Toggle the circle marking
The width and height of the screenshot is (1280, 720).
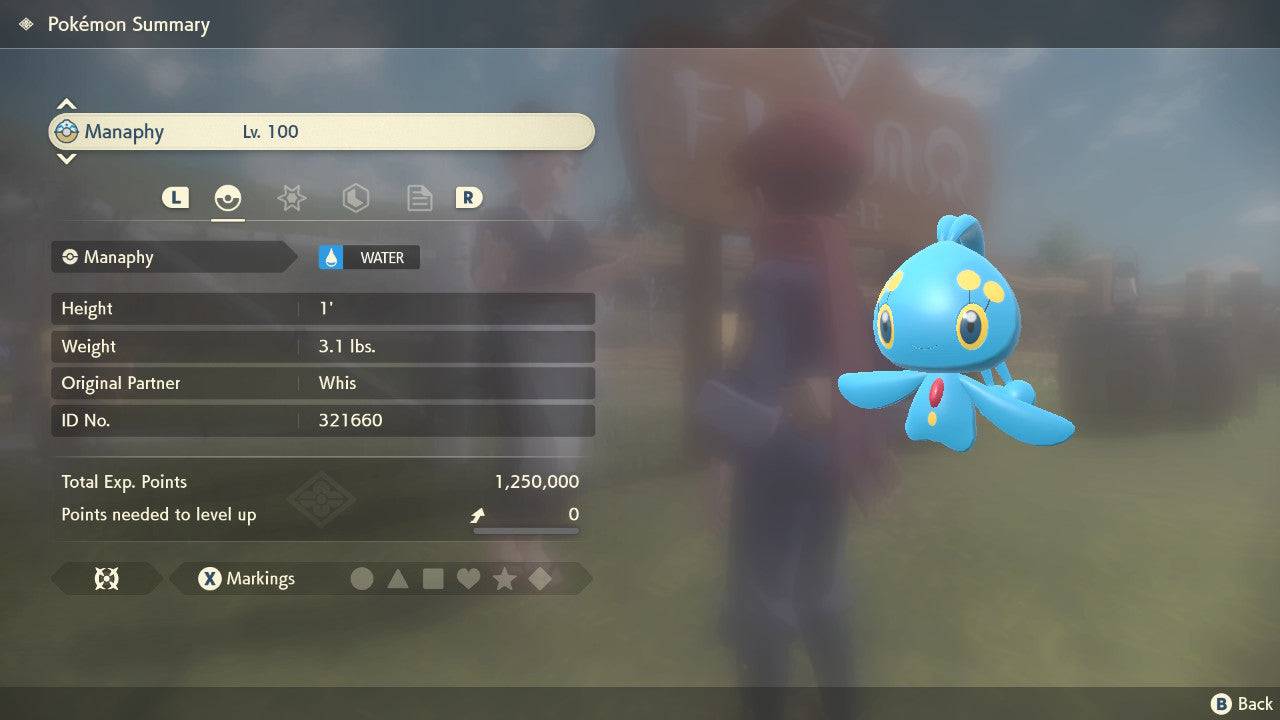(362, 579)
